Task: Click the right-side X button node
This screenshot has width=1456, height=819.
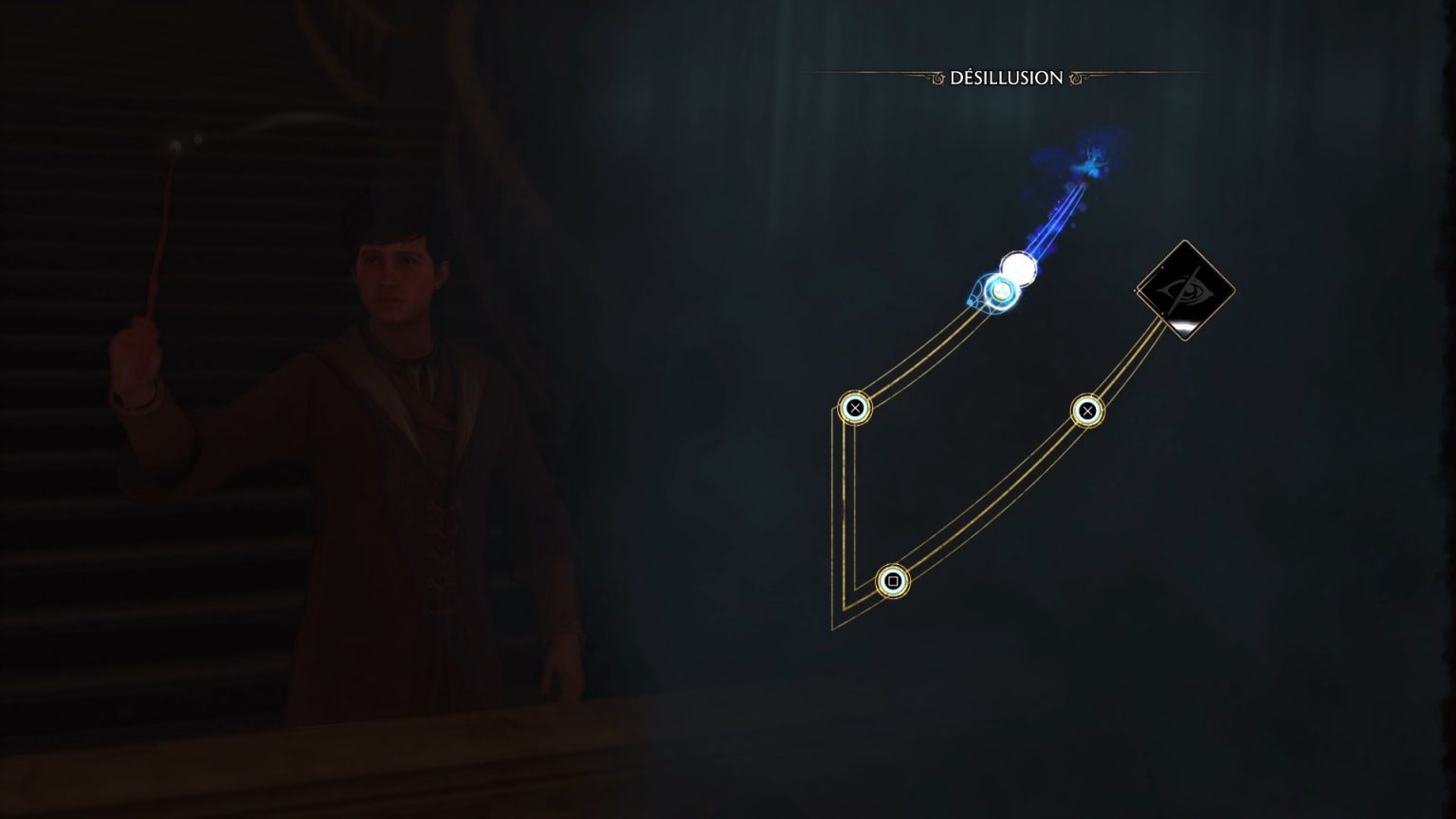Action: [x=1086, y=409]
